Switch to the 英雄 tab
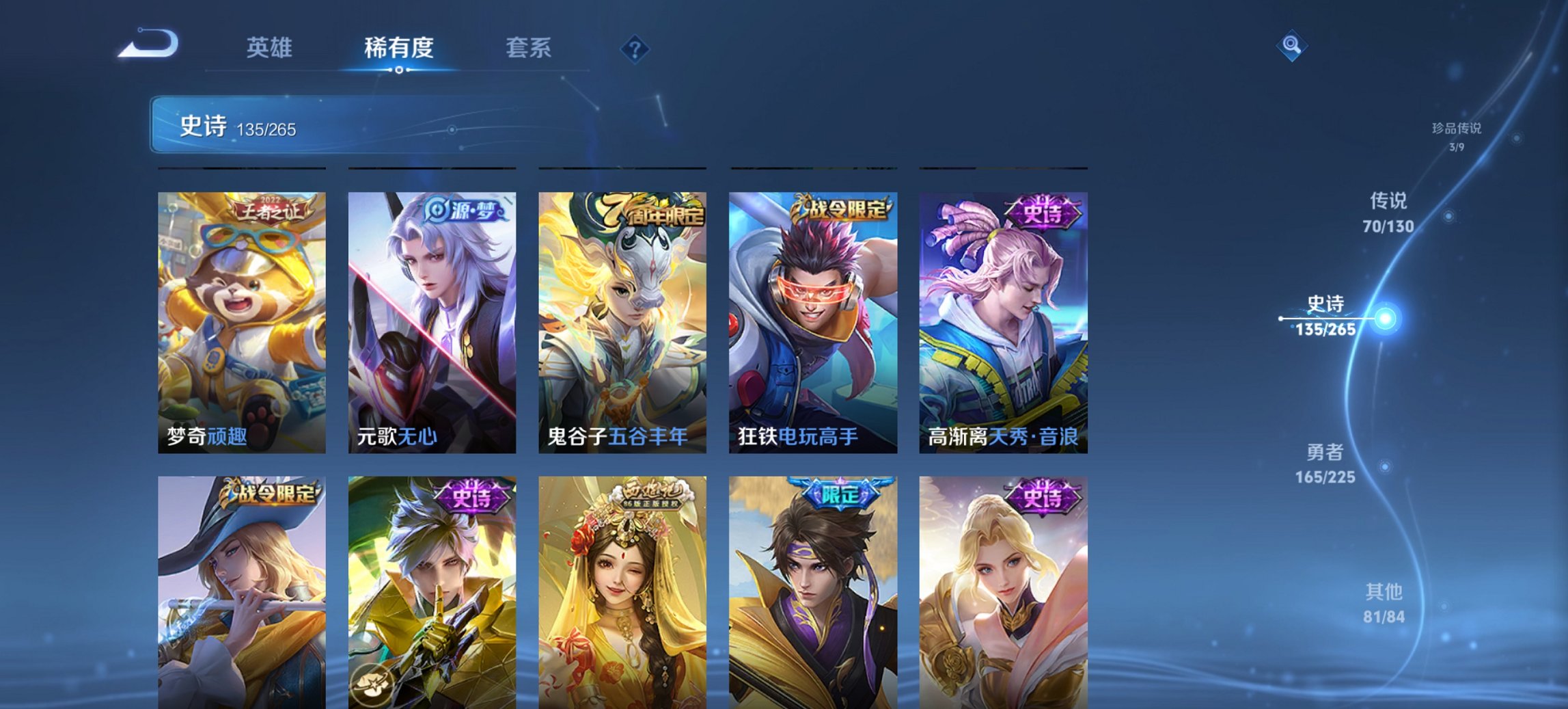The height and width of the screenshot is (709, 1568). (271, 48)
